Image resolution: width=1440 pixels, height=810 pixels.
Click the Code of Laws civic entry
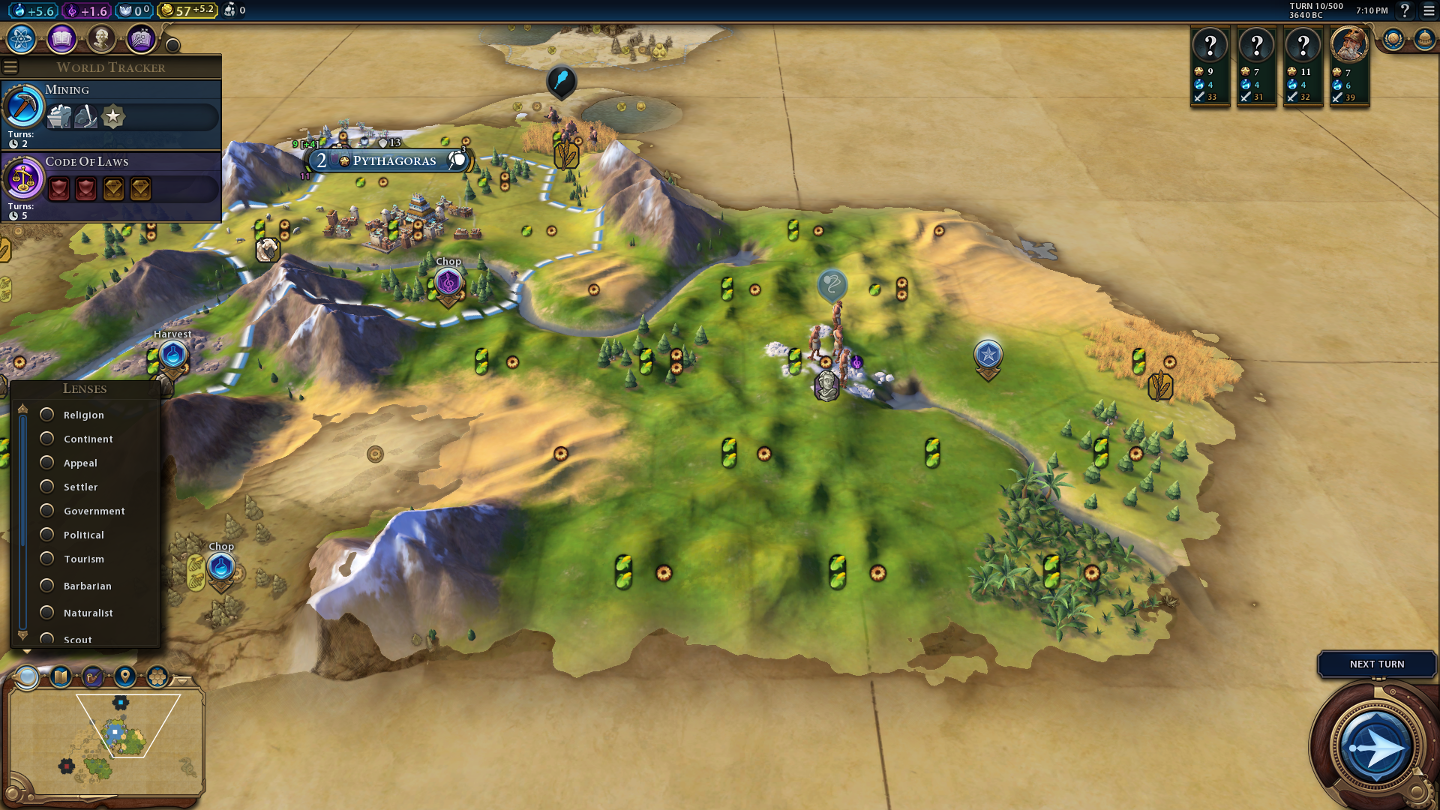coord(110,184)
